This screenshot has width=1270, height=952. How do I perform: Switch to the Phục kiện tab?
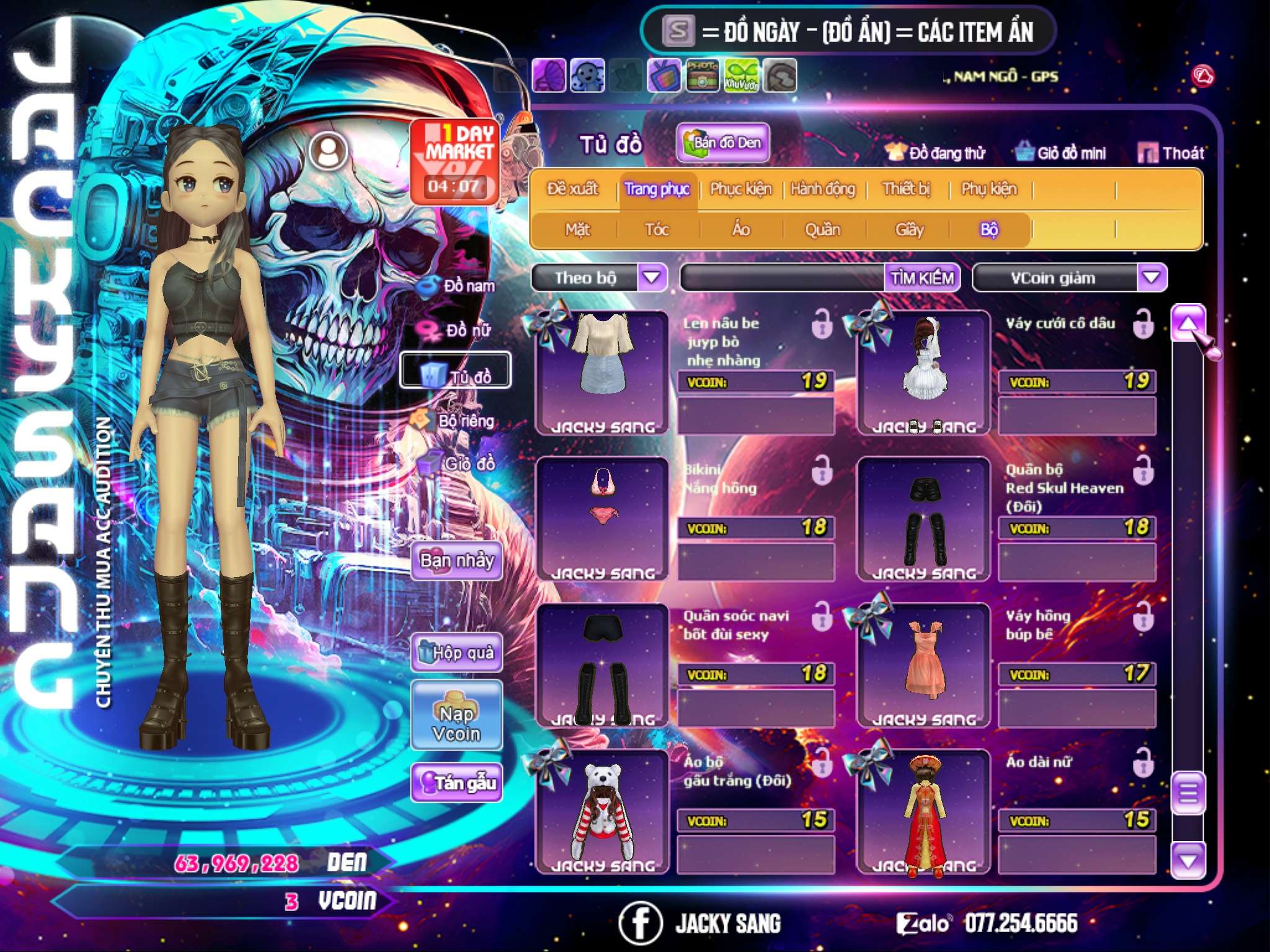(740, 189)
